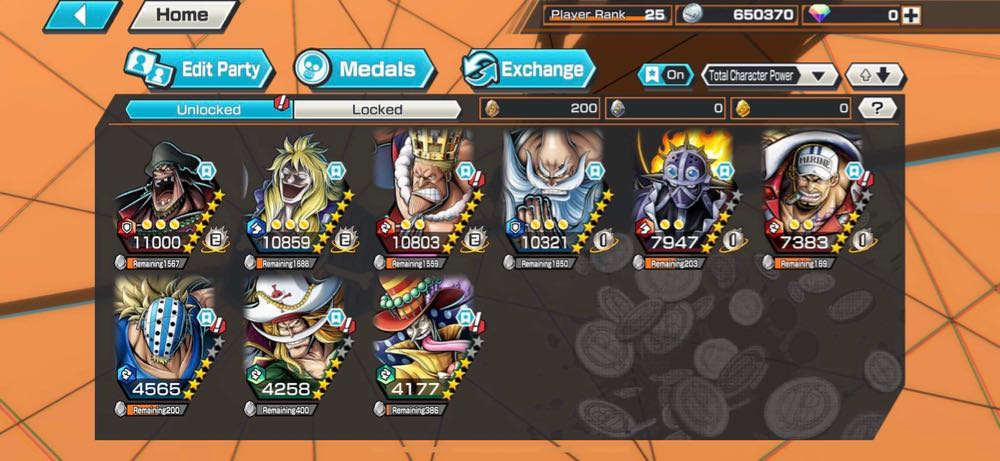The width and height of the screenshot is (1000, 461).
Task: Go back using the arrow button
Action: tap(83, 15)
